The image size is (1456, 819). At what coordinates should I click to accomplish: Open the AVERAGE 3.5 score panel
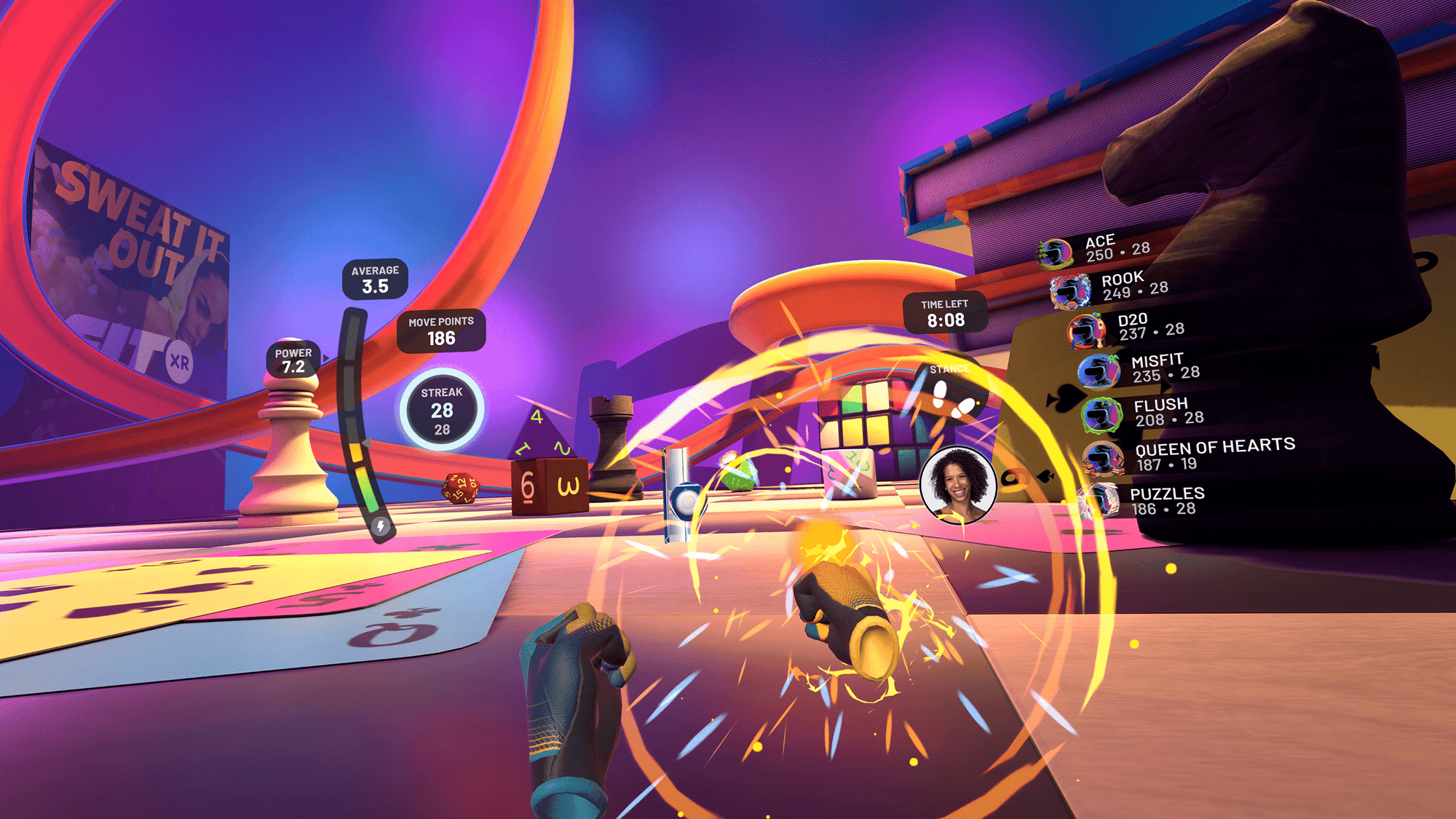coord(375,279)
